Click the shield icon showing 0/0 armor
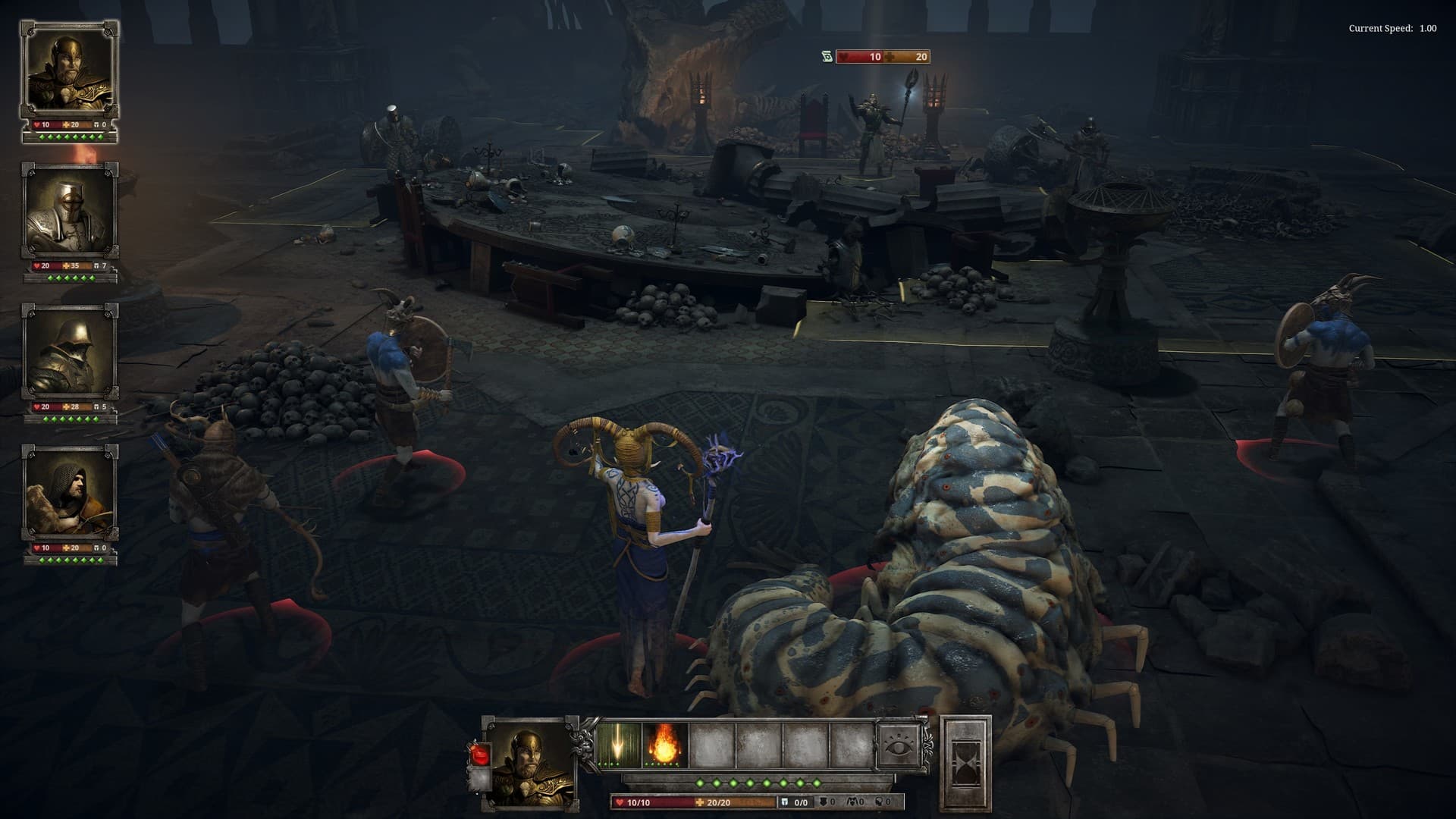 pyautogui.click(x=785, y=802)
